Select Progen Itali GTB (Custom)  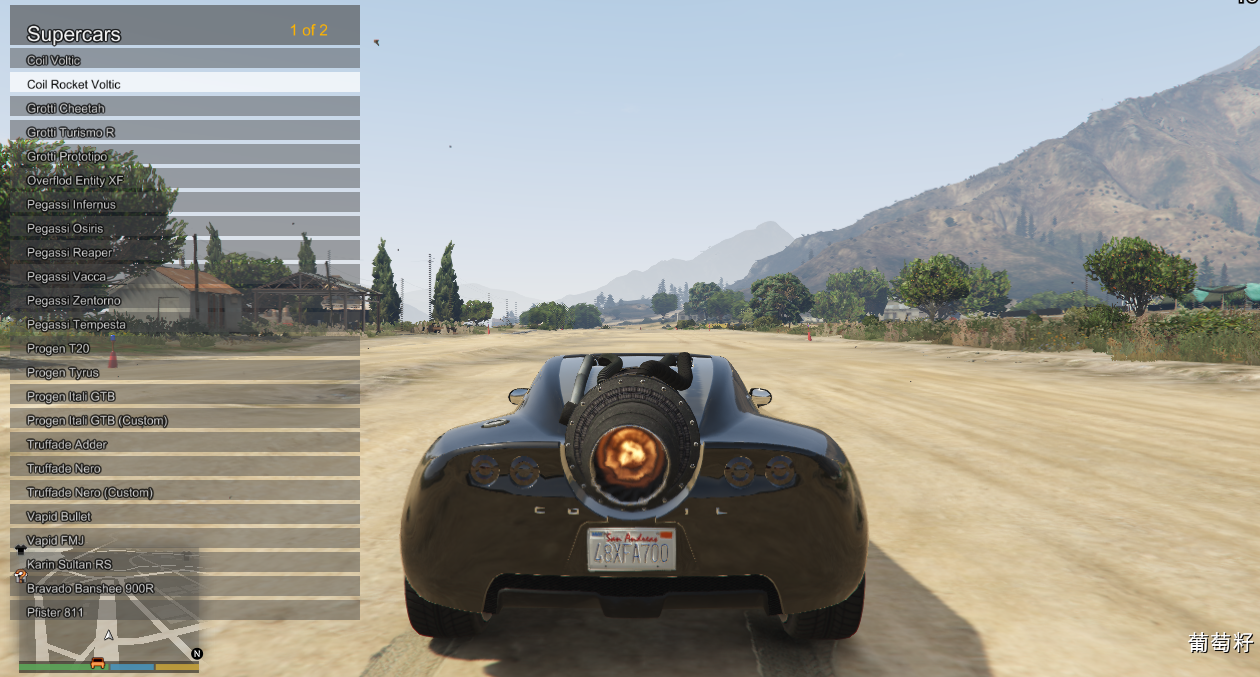click(185, 420)
